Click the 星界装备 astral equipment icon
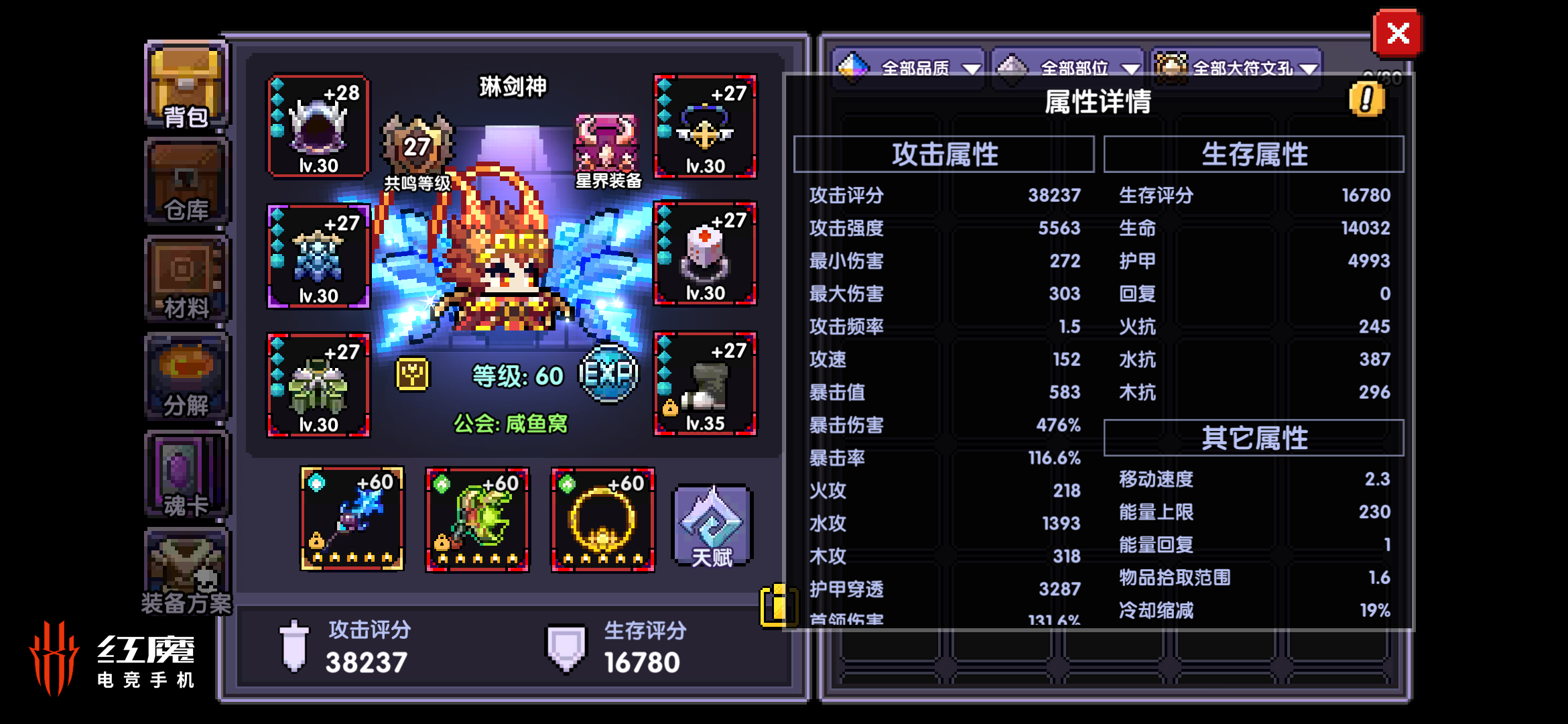1568x724 pixels. coord(606,144)
